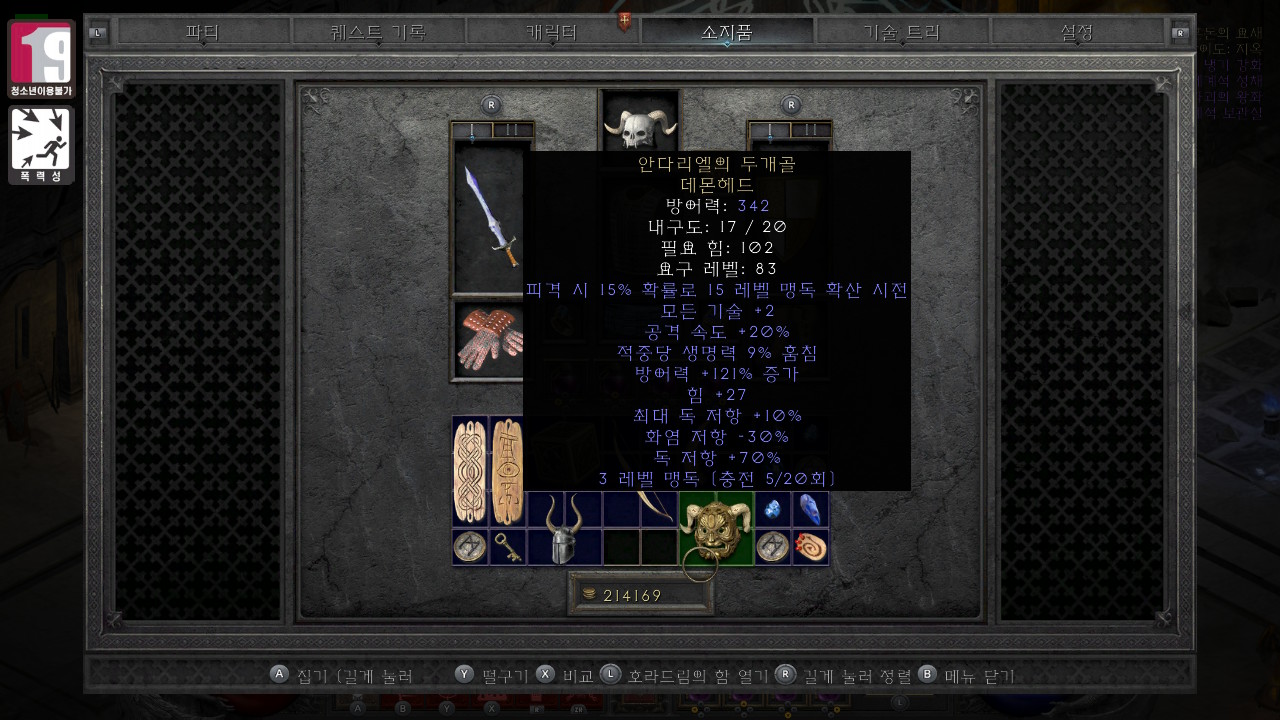
Task: Go to the 설정 tab
Action: (x=1077, y=32)
